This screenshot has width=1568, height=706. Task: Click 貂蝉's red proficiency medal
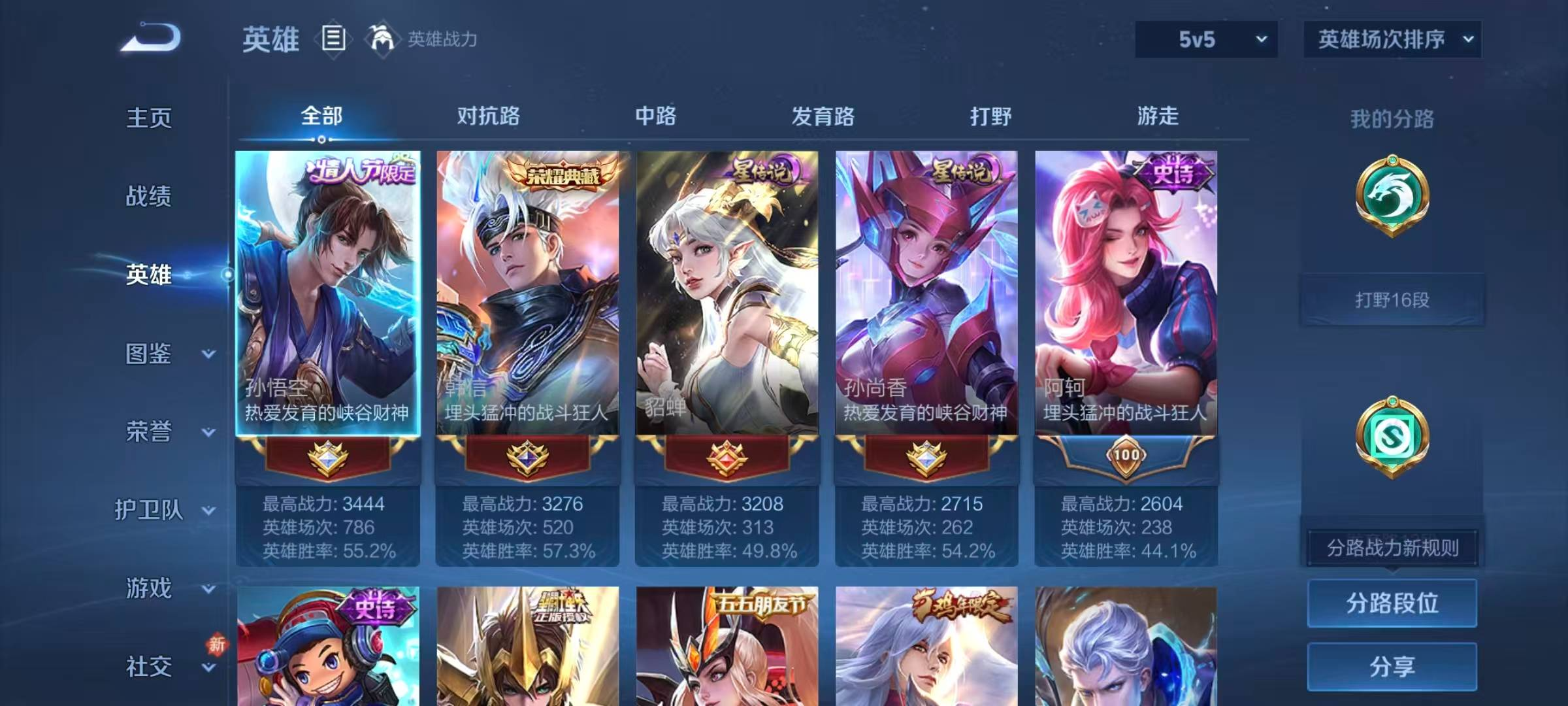pyautogui.click(x=727, y=459)
